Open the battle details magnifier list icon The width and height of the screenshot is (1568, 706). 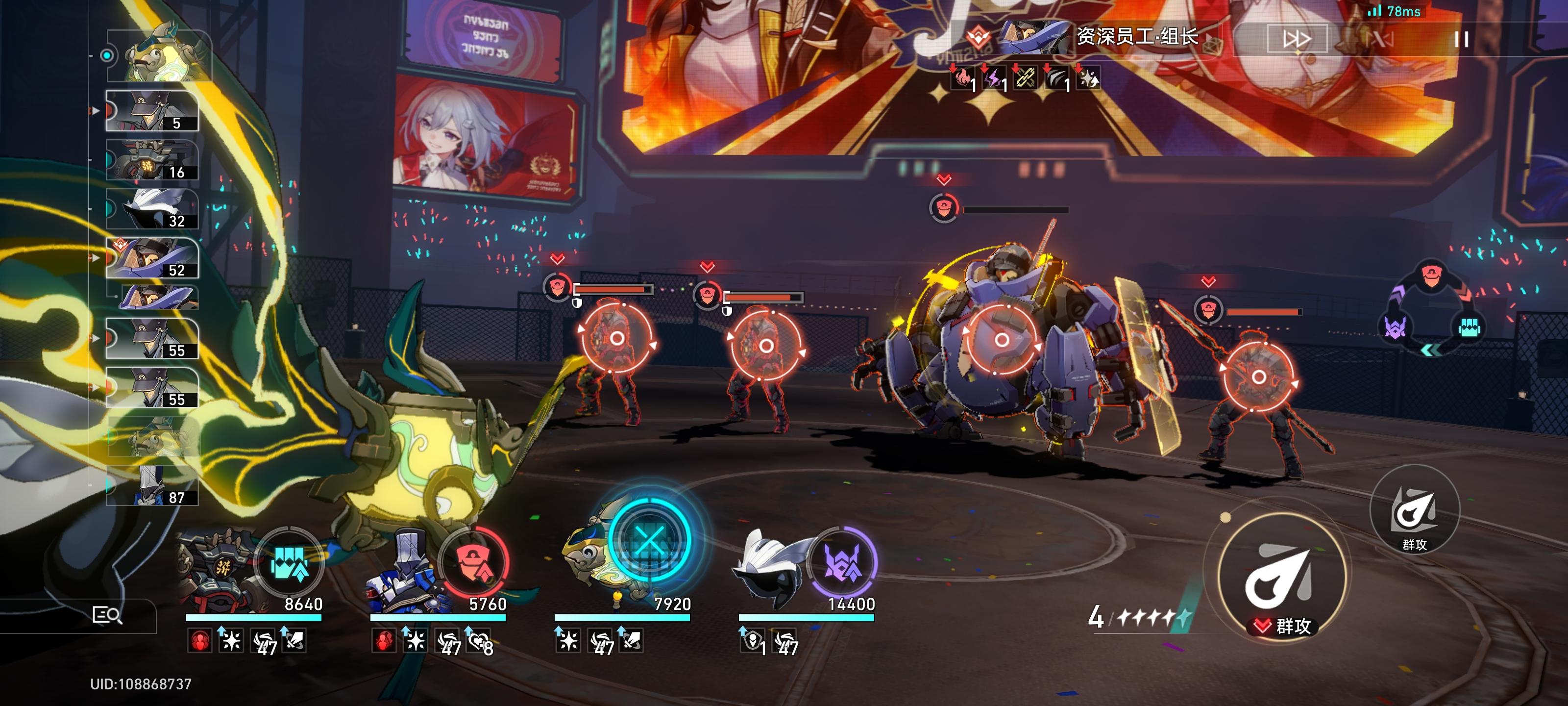pyautogui.click(x=106, y=615)
